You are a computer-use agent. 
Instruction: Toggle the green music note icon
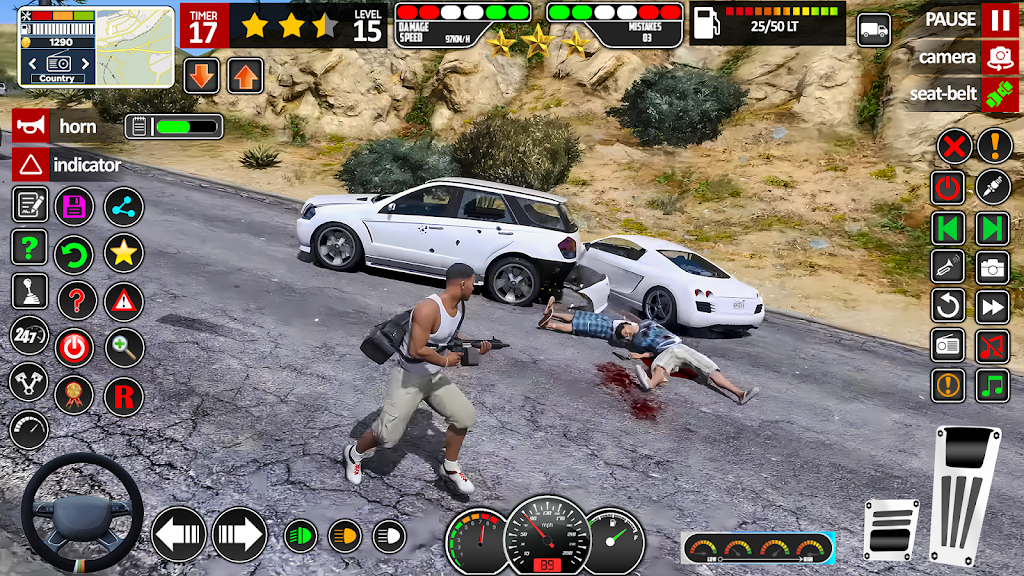pos(993,385)
